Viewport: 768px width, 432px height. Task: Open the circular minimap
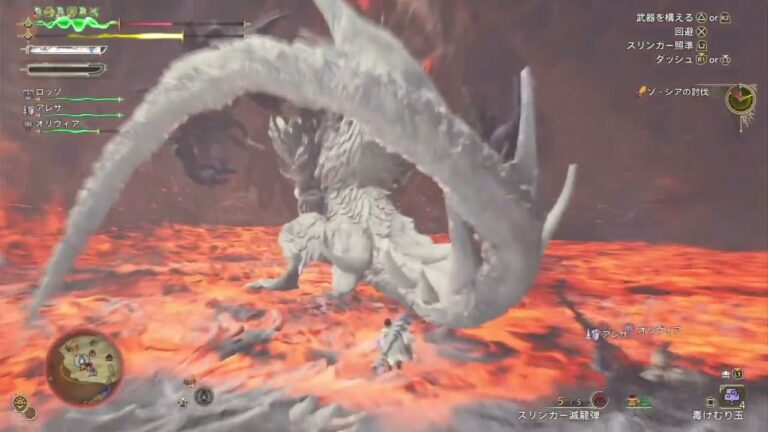click(x=84, y=367)
